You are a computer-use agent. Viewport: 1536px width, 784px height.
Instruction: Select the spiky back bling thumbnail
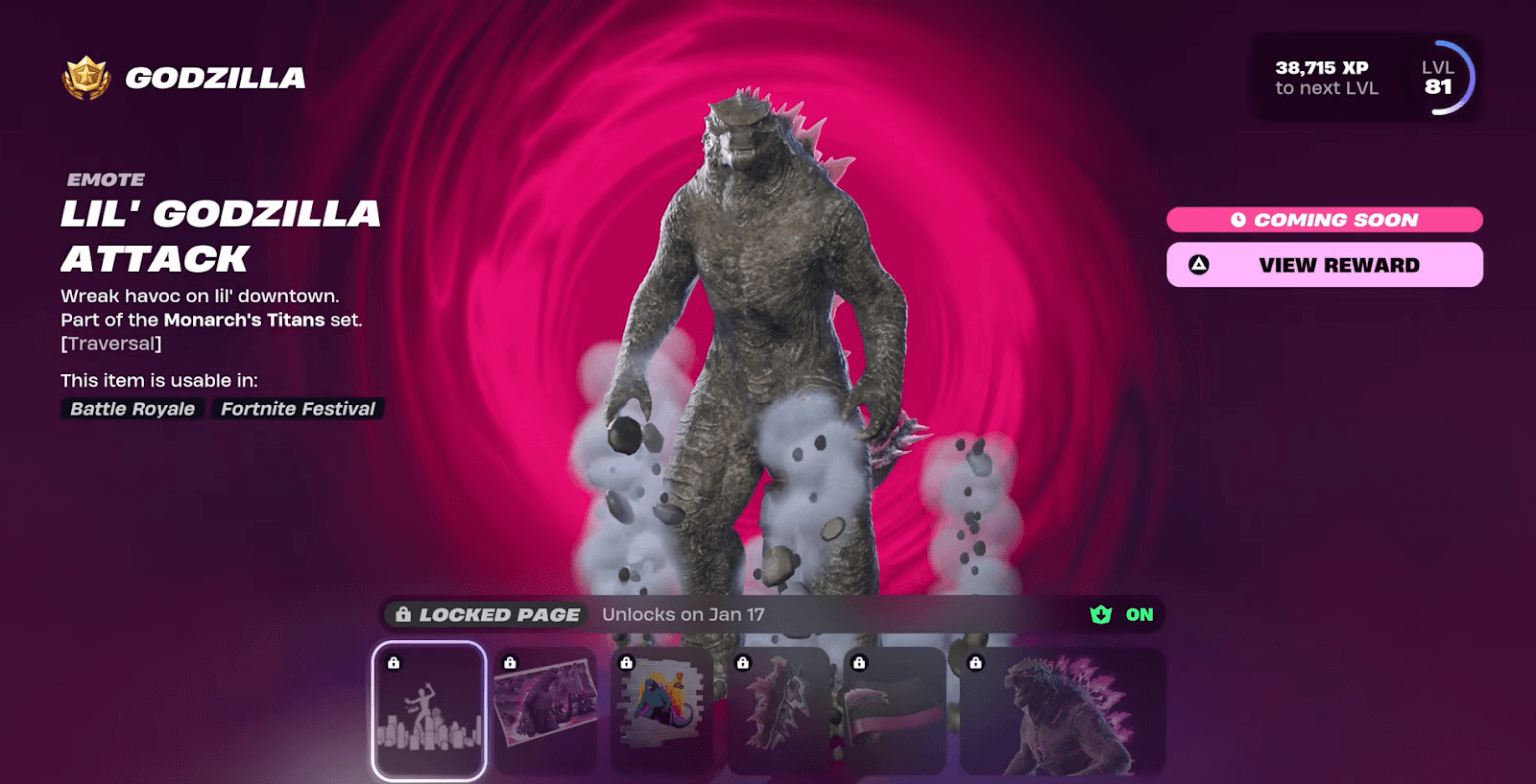780,712
